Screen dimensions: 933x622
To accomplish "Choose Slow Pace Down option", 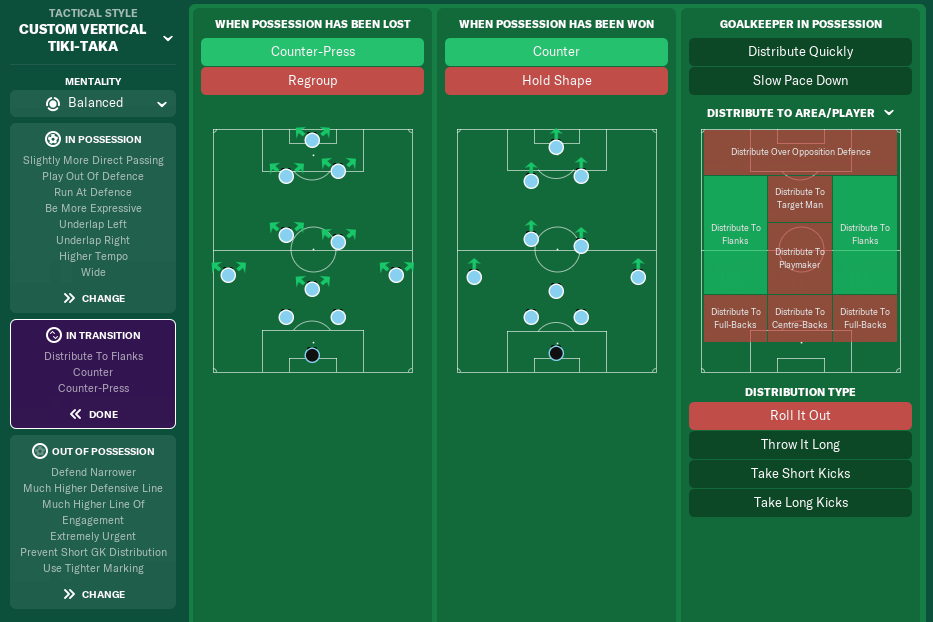I will [x=800, y=81].
